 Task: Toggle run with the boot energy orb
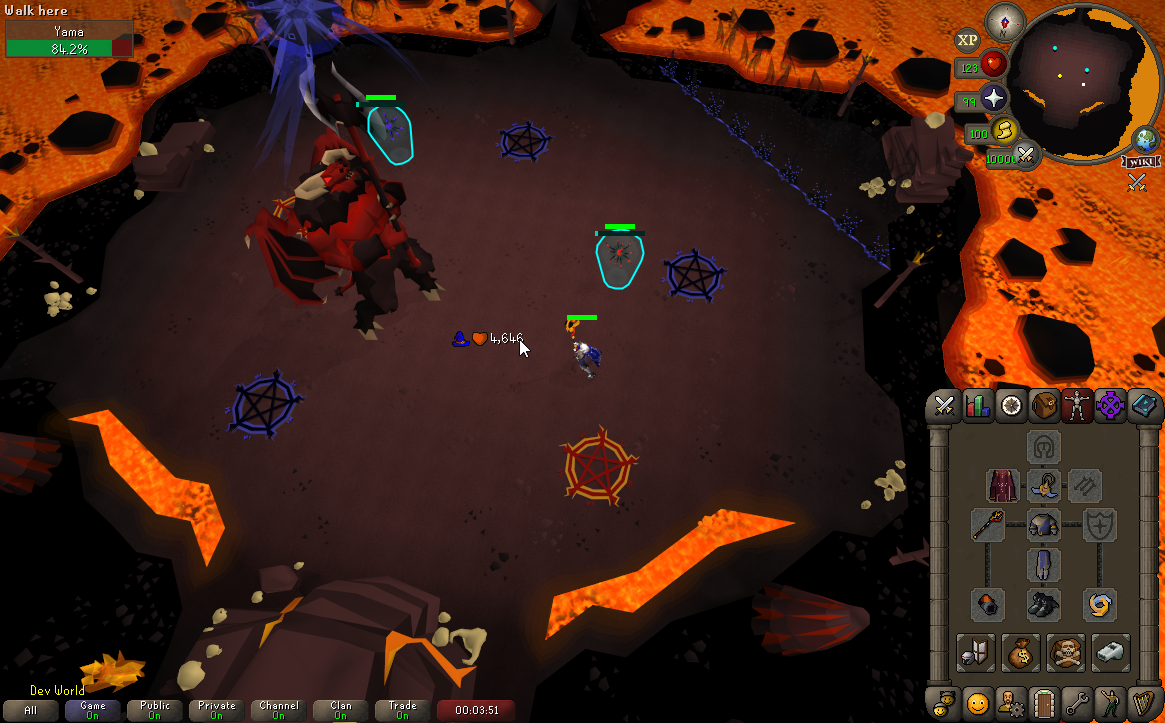[1004, 130]
